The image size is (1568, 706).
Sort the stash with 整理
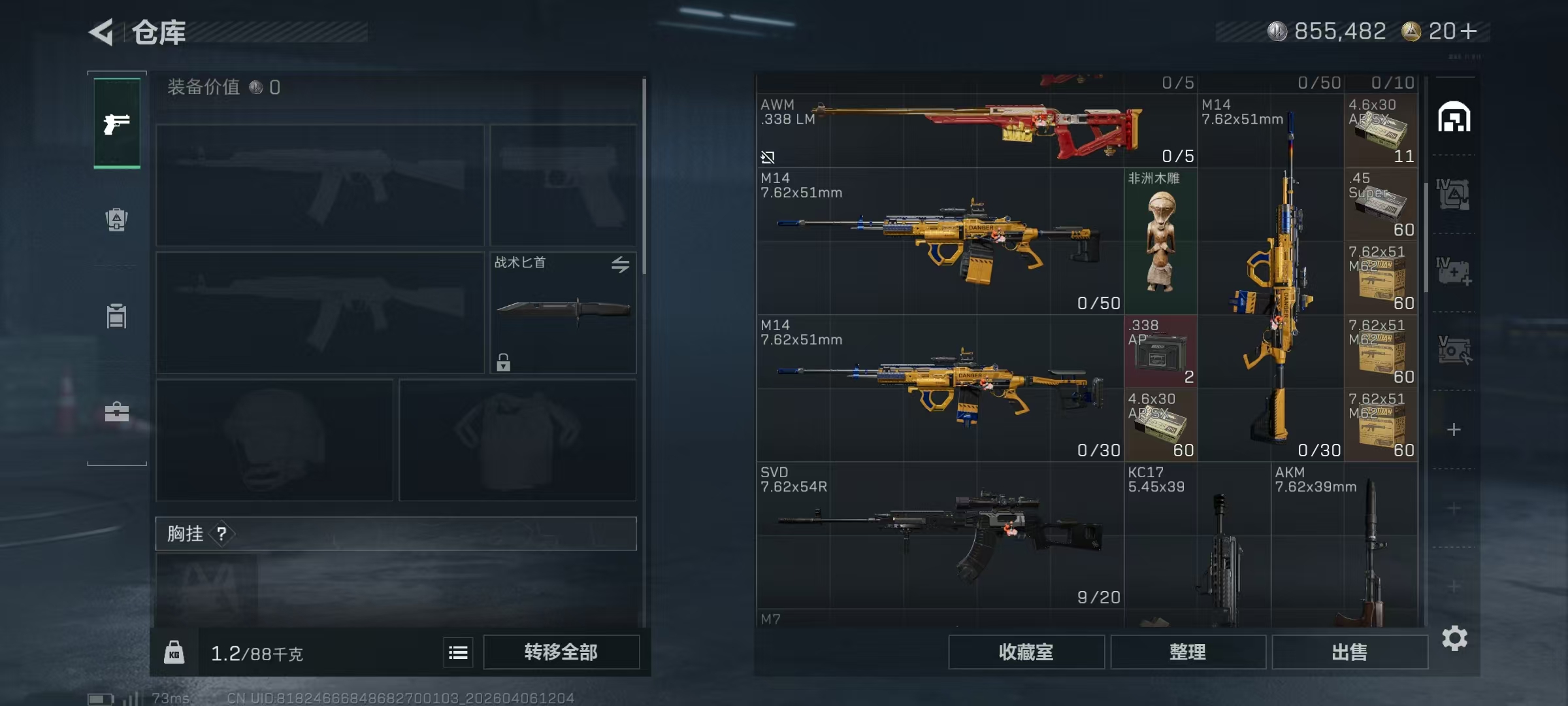[1187, 652]
